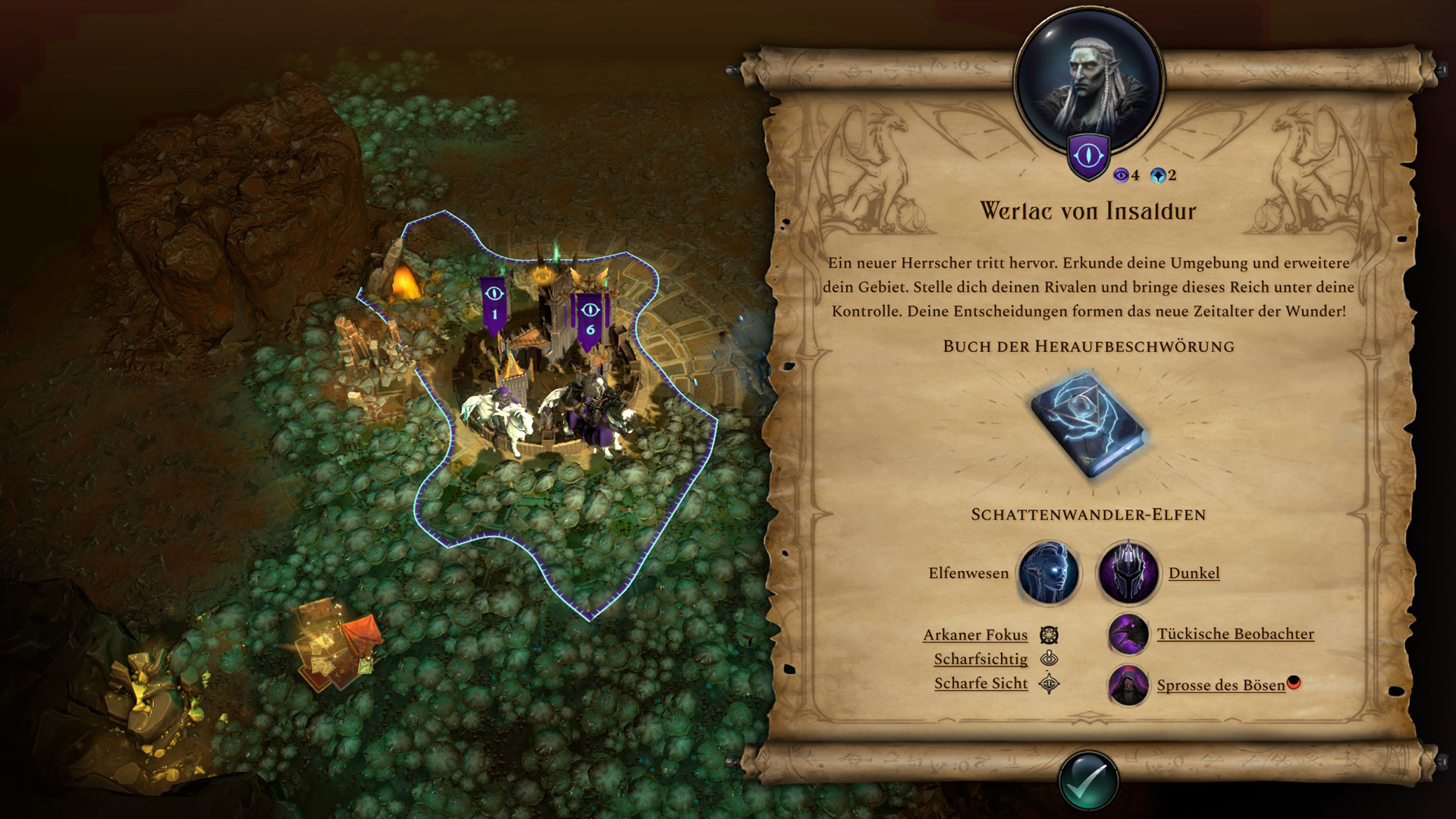The height and width of the screenshot is (819, 1456).
Task: Open the Tückische Beobachter society trait
Action: click(x=1235, y=634)
